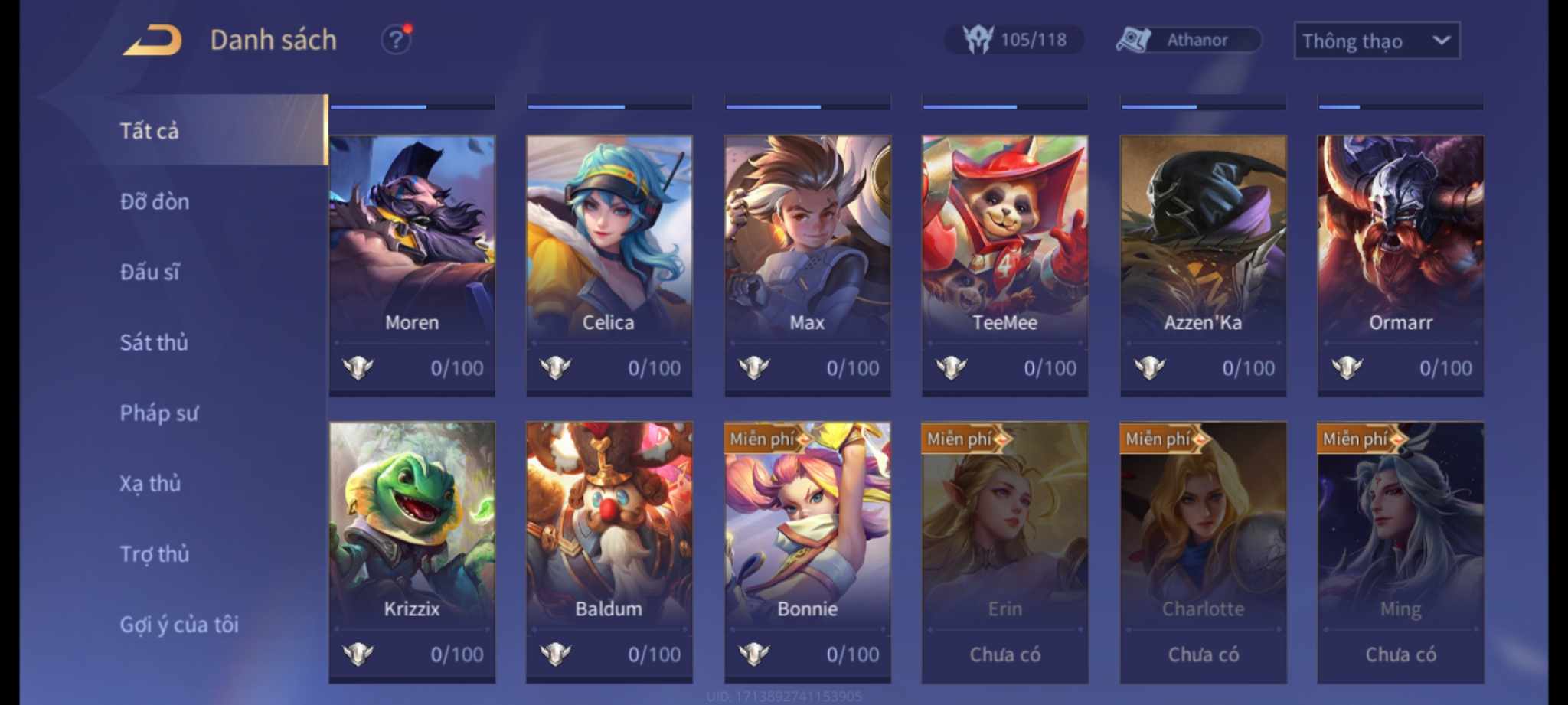
Task: View the Gợi ý của tôi tab
Action: (179, 625)
